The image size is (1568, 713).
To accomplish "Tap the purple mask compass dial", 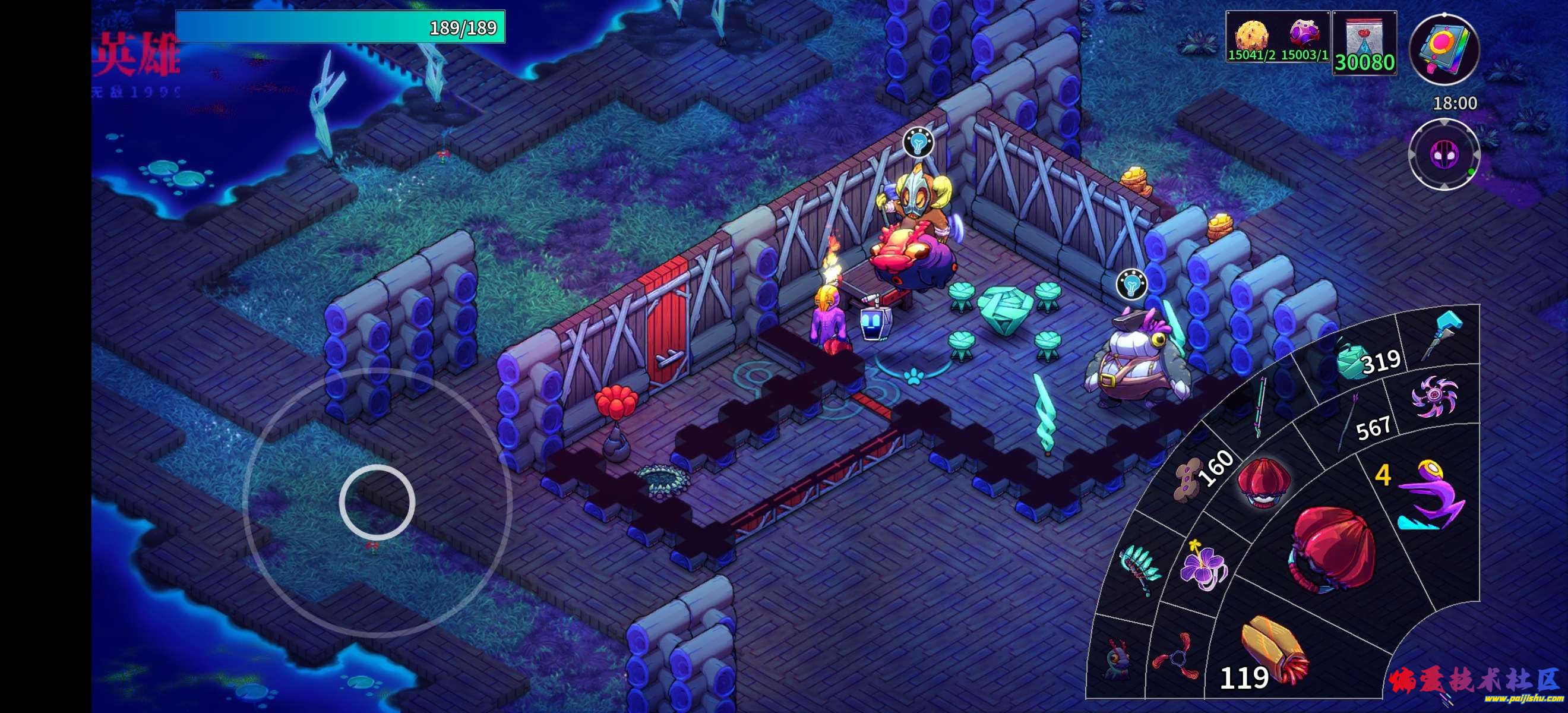I will tap(1443, 154).
